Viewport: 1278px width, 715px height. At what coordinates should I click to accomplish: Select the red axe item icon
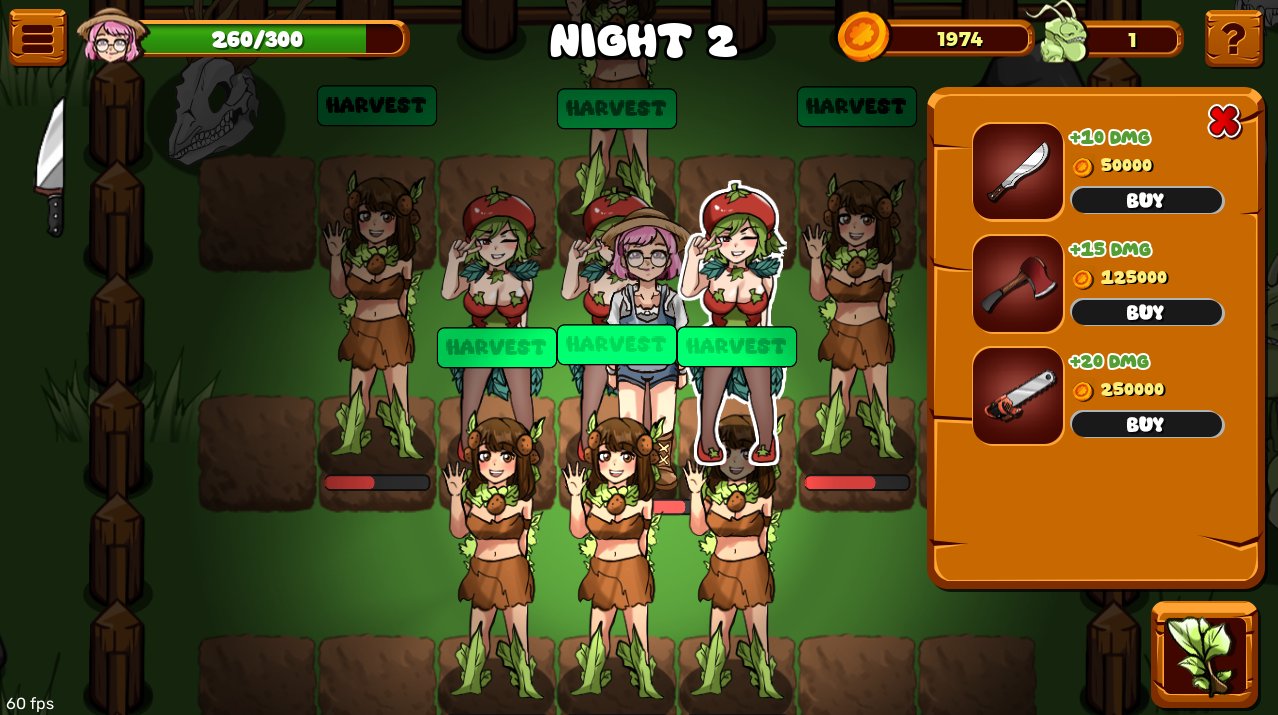pyautogui.click(x=1018, y=283)
